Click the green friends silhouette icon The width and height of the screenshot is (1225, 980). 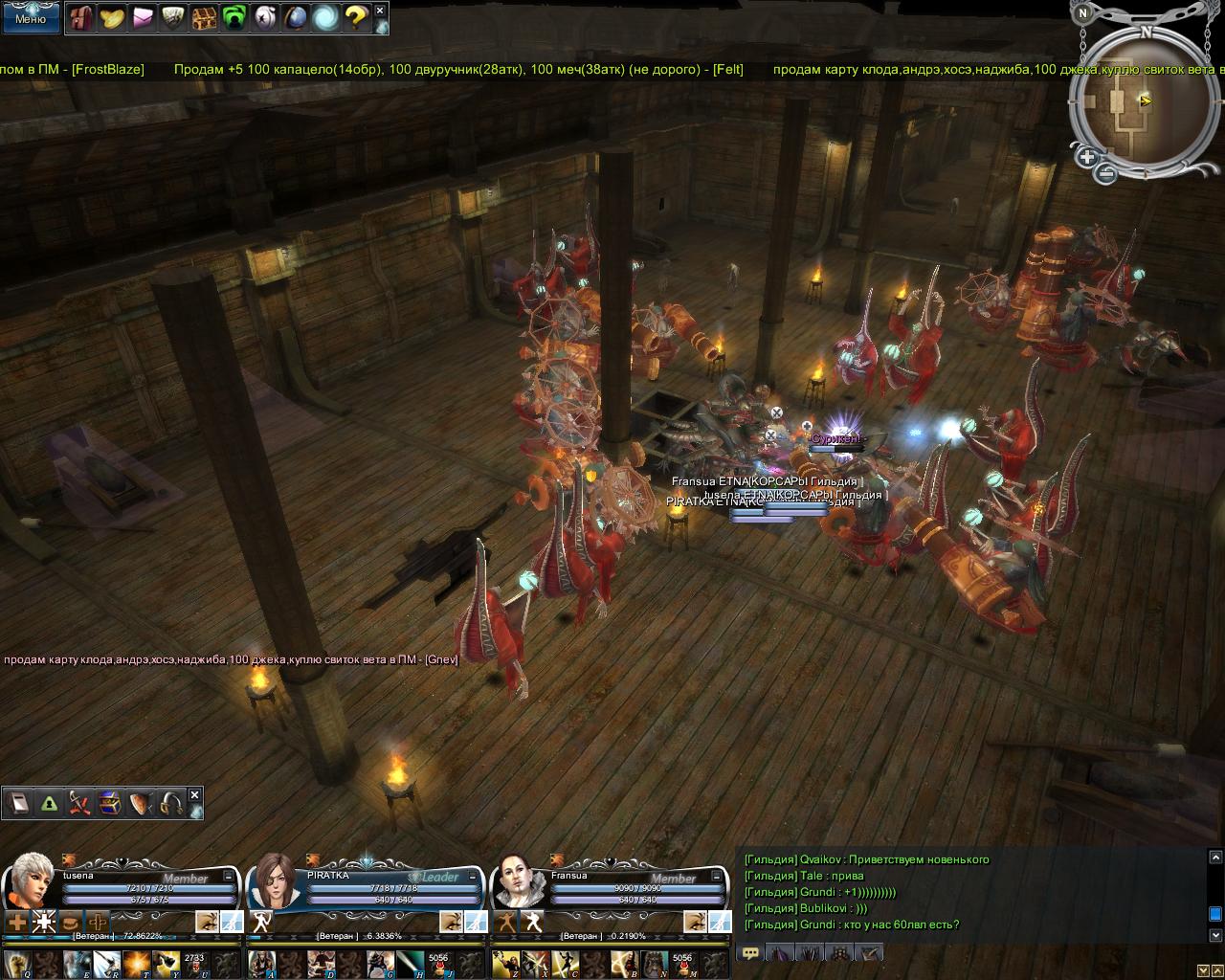pyautogui.click(x=234, y=17)
